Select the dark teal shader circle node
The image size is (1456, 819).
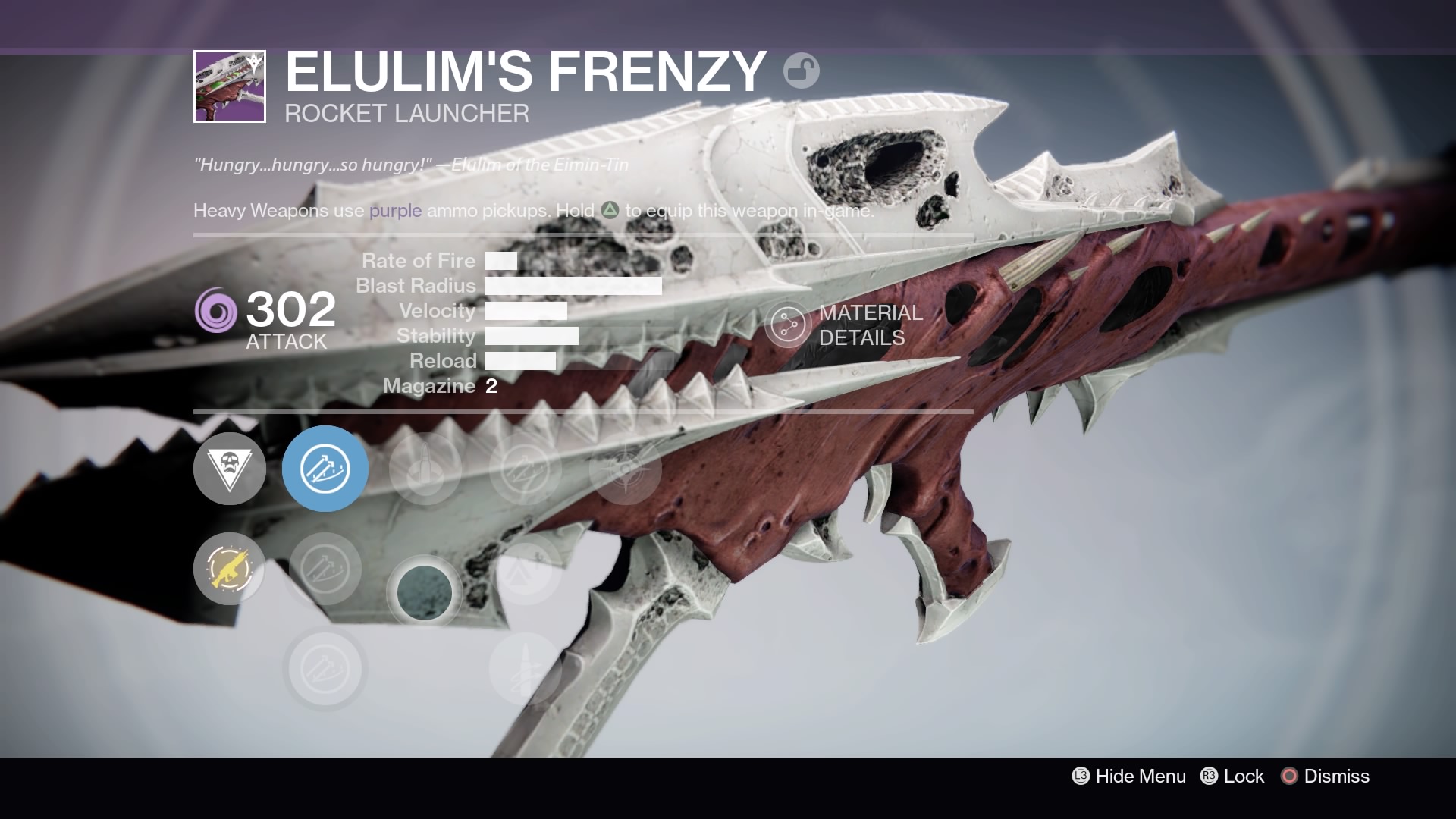(425, 593)
